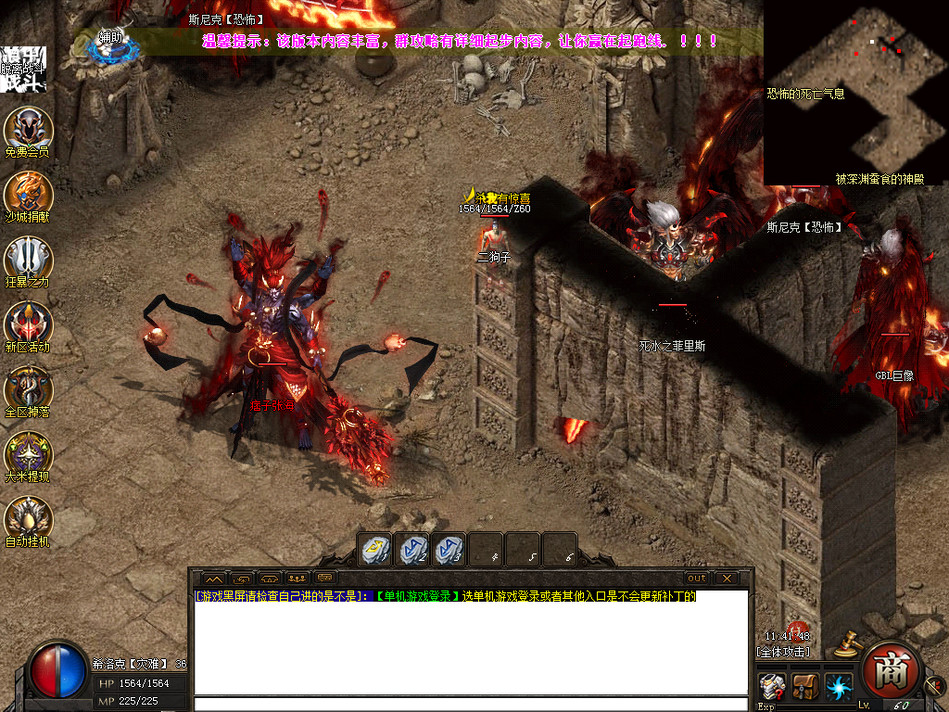The height and width of the screenshot is (712, 949).
Task: Click the chat text input field
Action: 470,703
